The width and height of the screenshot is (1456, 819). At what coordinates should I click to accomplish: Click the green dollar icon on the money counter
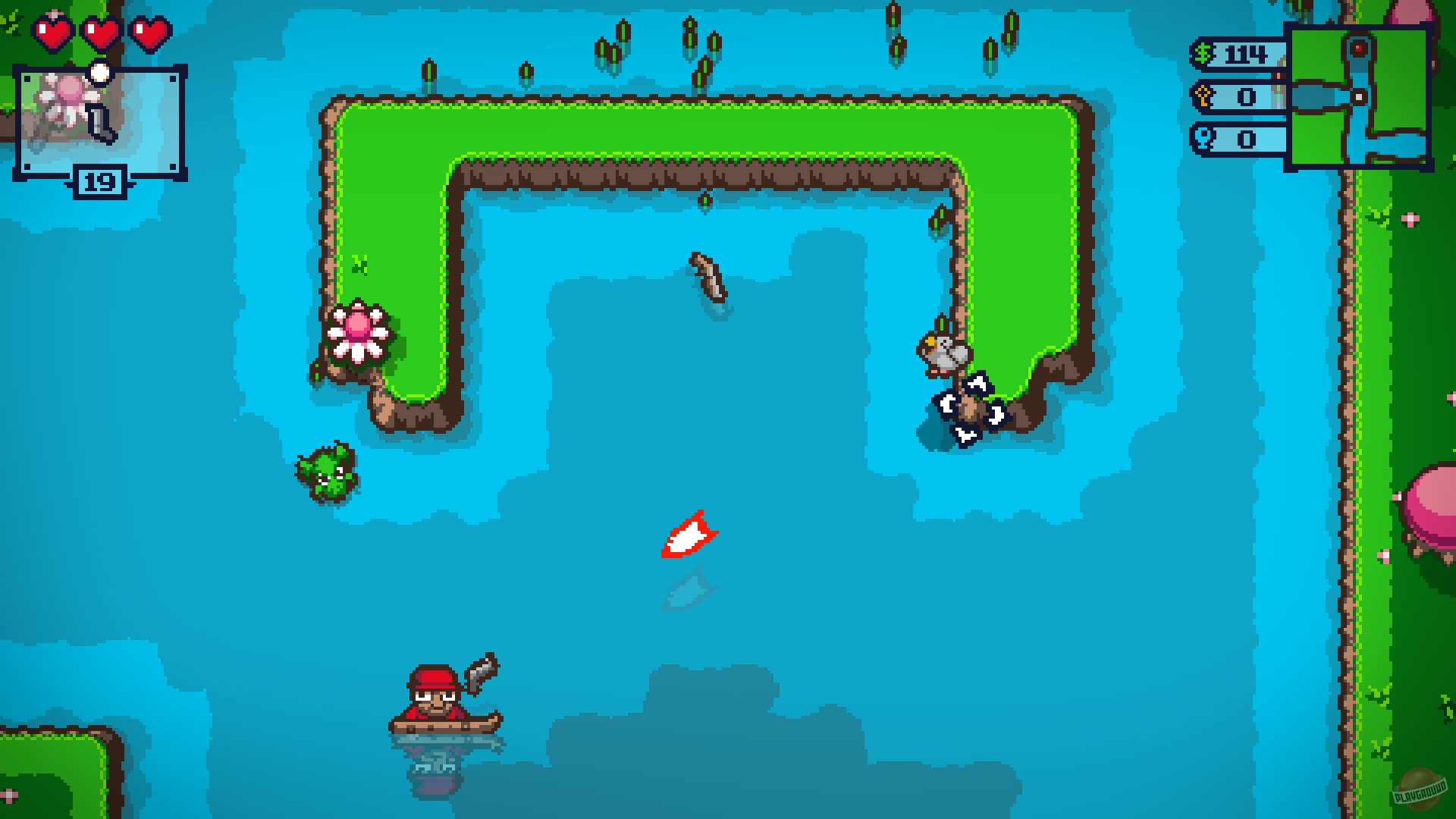[x=1202, y=55]
